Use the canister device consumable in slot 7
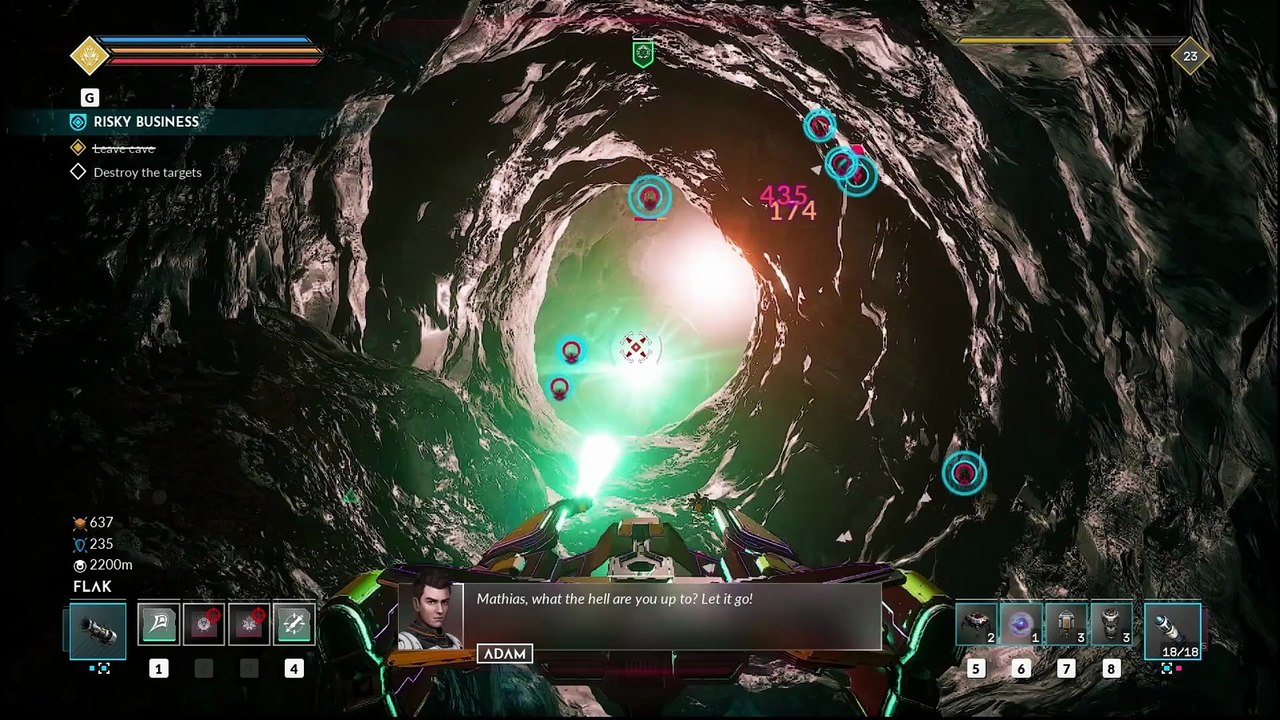 point(1066,624)
